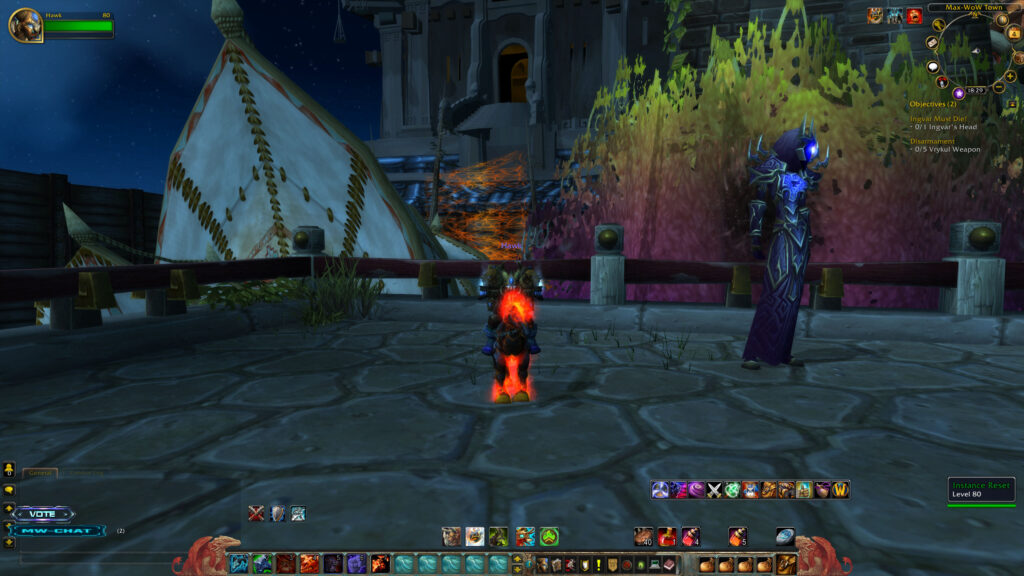
Task: Open the MW-CHAT button
Action: pyautogui.click(x=58, y=531)
